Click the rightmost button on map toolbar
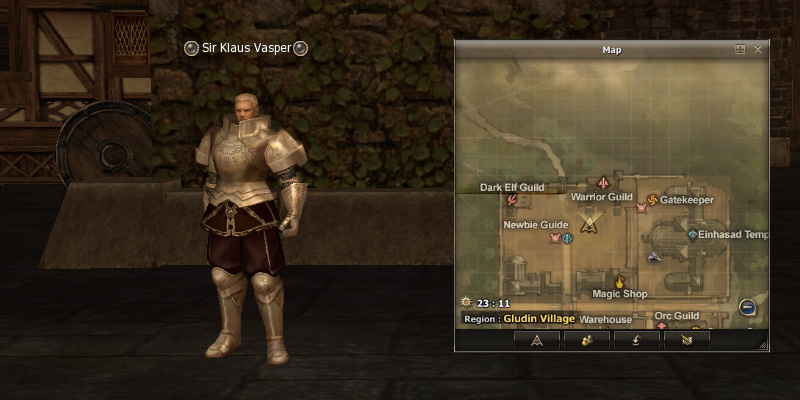This screenshot has width=800, height=400. (x=686, y=339)
